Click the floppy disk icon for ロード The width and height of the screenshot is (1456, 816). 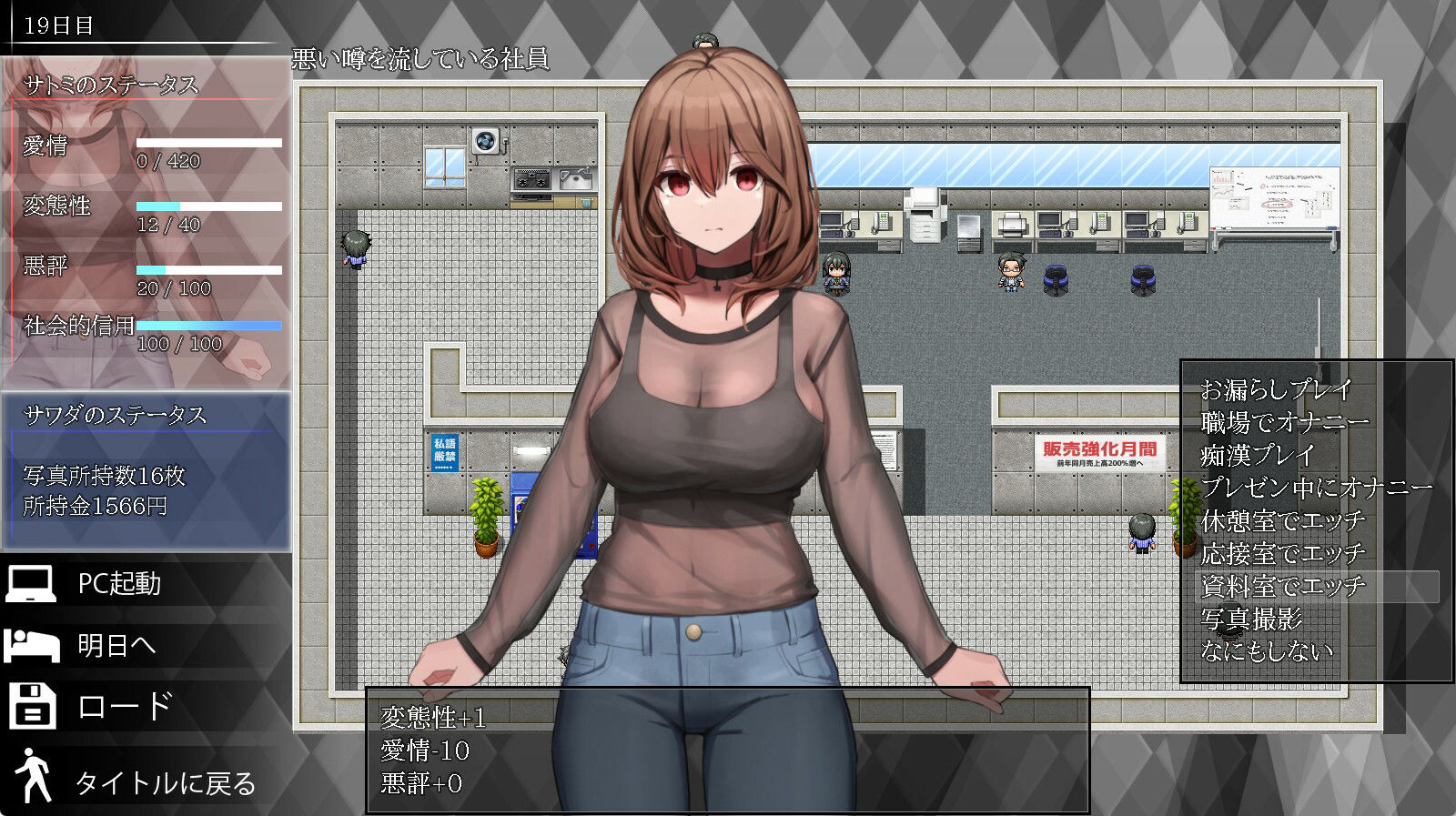(32, 705)
